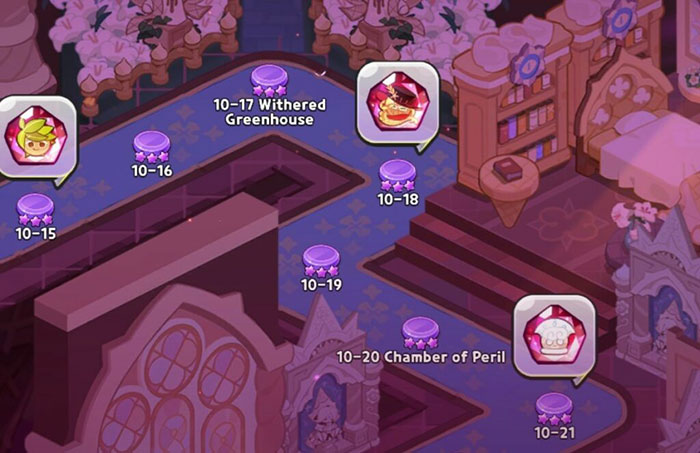The height and width of the screenshot is (453, 700).
Task: Choose stage 10-17 Withered Greenhouse
Action: (269, 81)
